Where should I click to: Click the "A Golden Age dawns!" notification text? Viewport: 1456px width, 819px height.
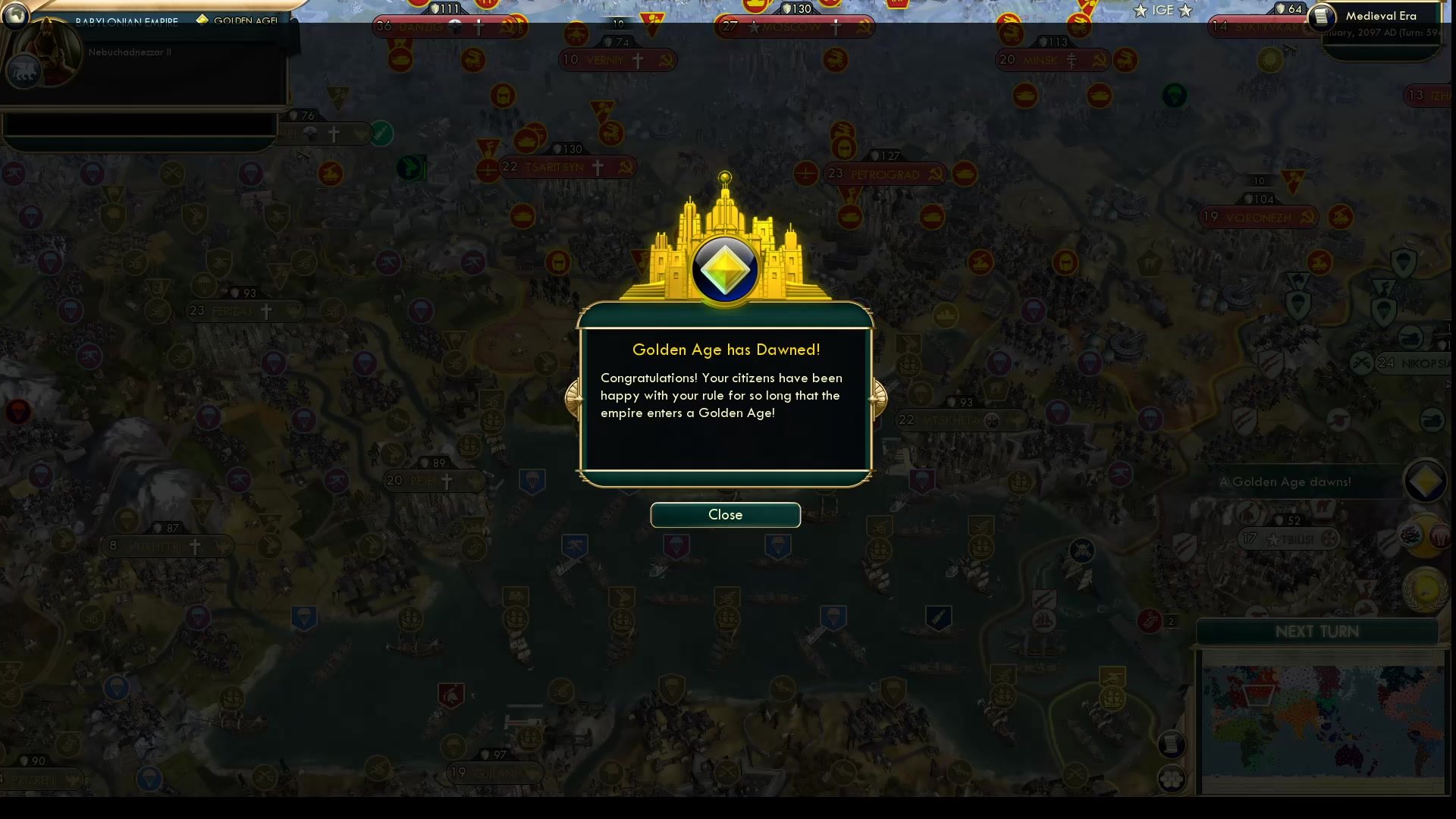[x=1284, y=482]
